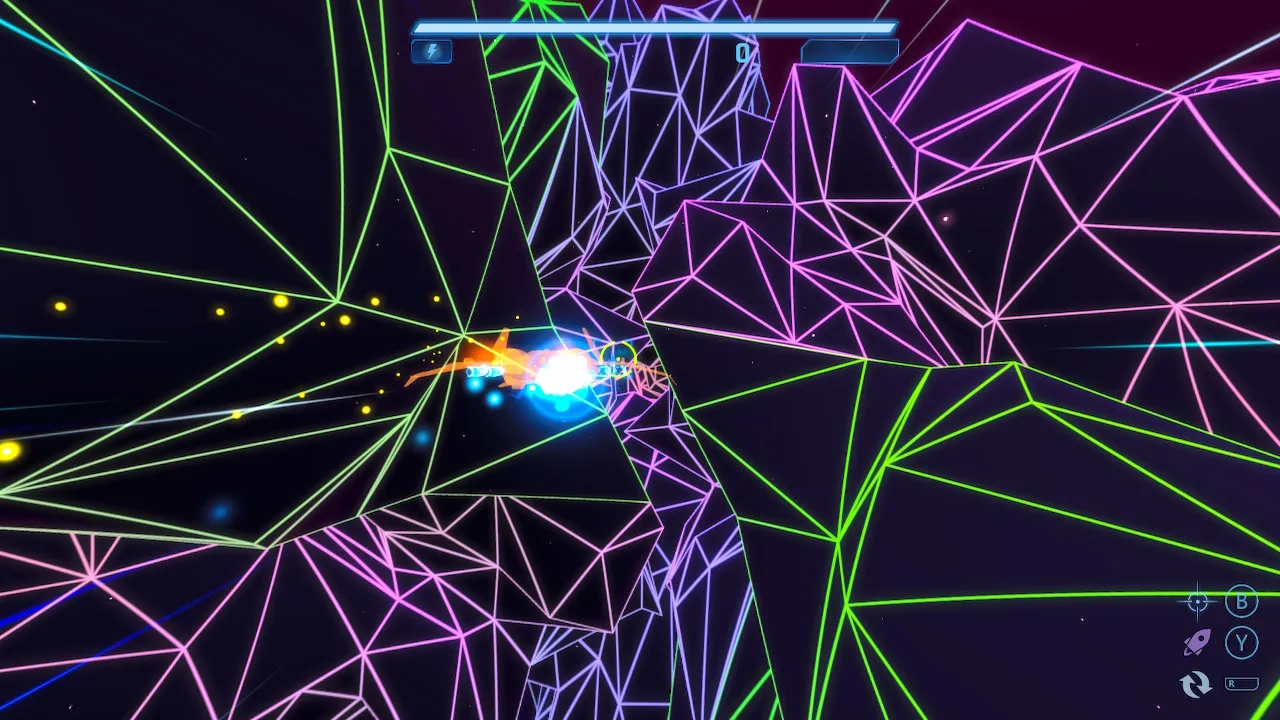Select the crosshair targeting icon
This screenshot has width=1280, height=720.
[x=1197, y=601]
